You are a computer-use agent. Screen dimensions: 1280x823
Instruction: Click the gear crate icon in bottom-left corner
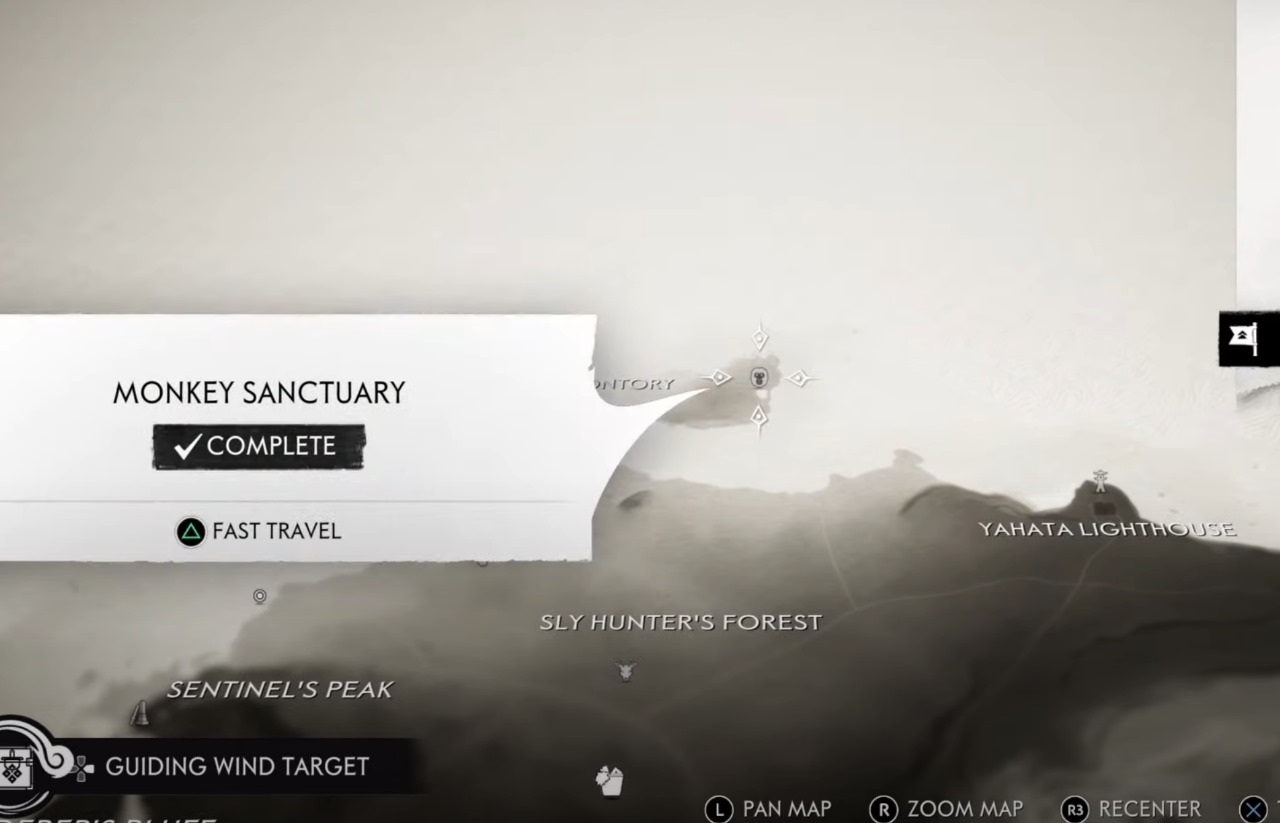(18, 766)
